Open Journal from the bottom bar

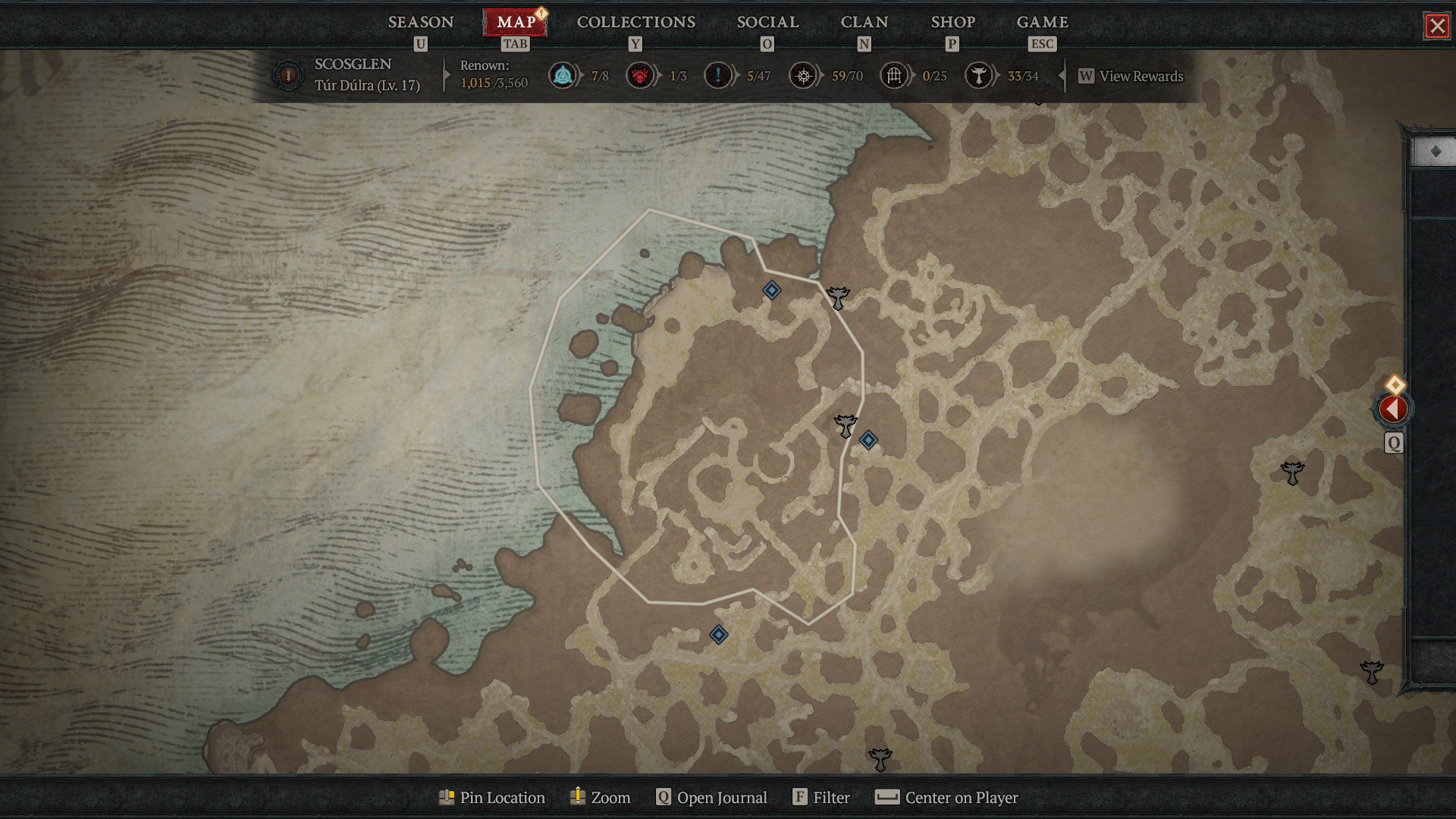click(711, 797)
